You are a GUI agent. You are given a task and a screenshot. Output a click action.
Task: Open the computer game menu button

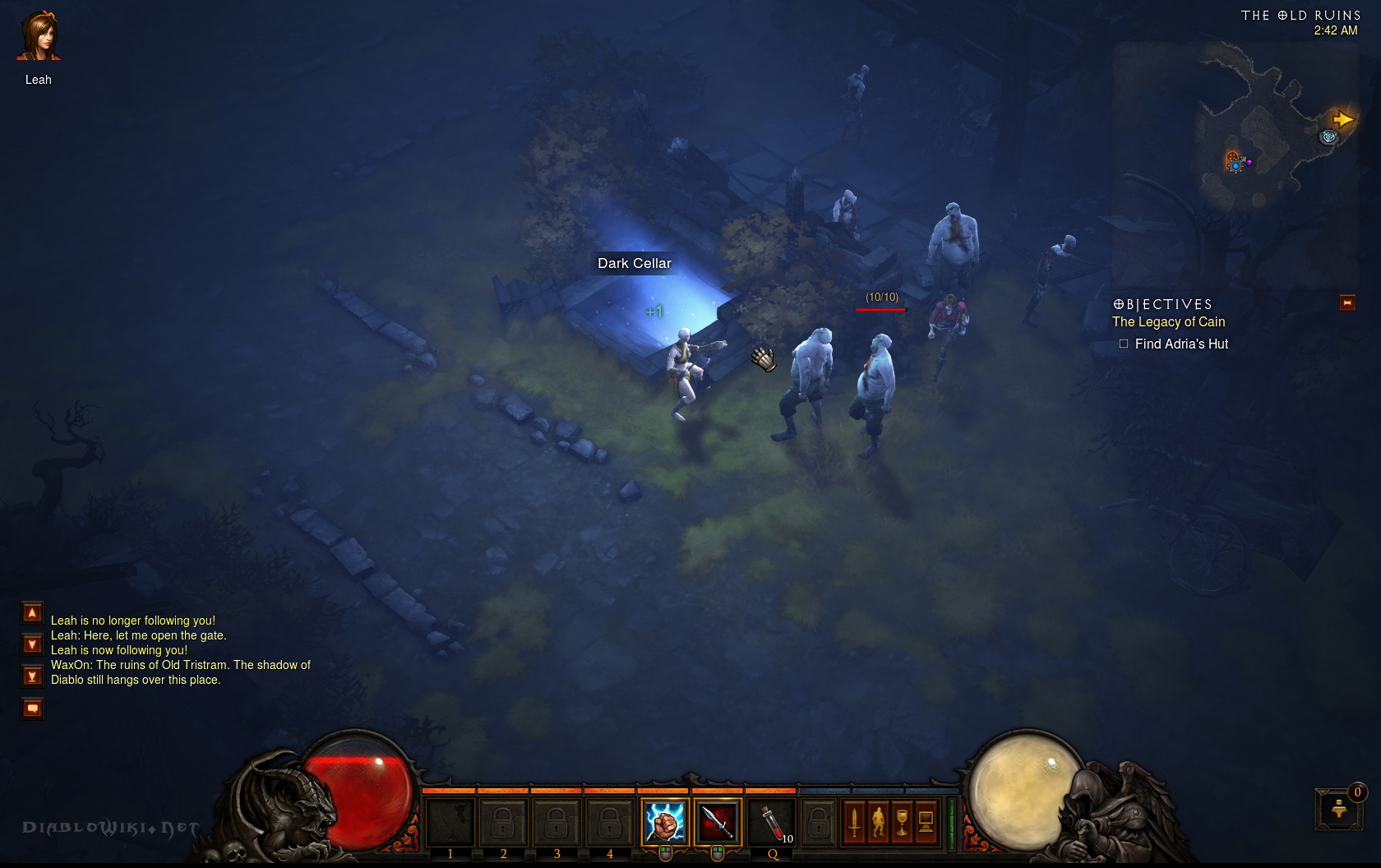click(x=926, y=821)
